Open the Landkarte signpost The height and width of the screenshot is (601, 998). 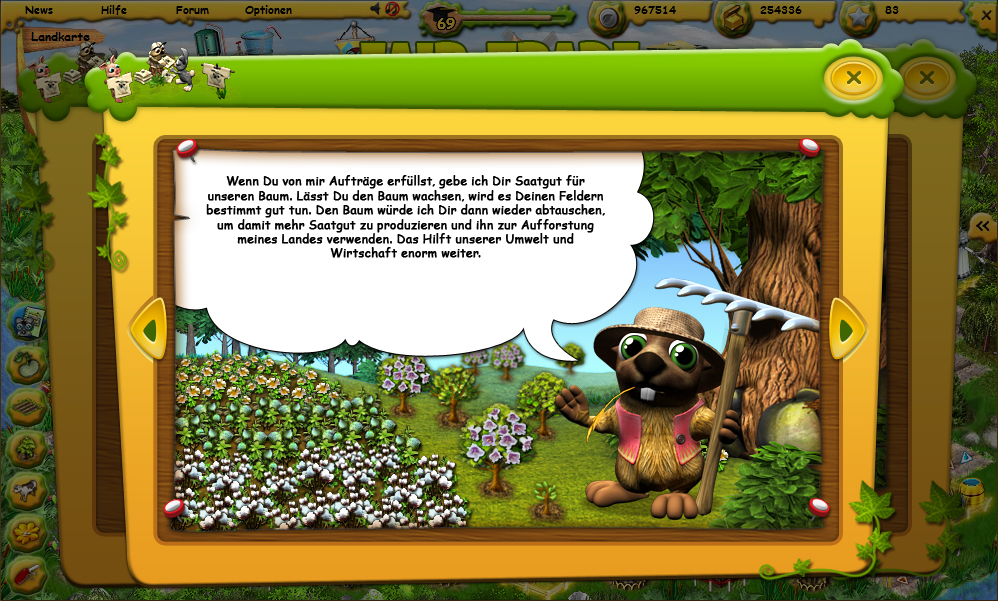point(60,37)
